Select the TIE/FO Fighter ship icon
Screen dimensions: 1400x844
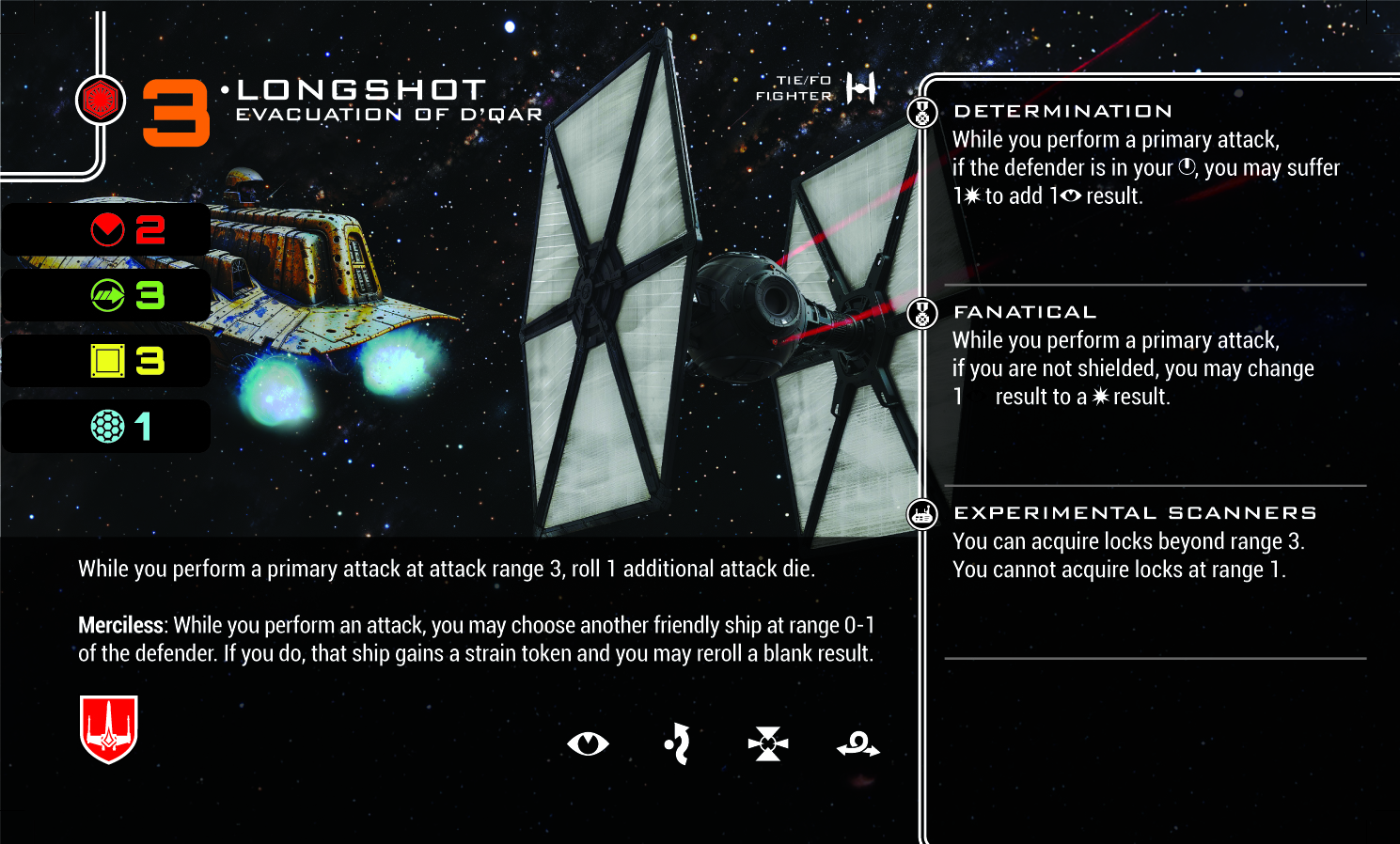861,88
